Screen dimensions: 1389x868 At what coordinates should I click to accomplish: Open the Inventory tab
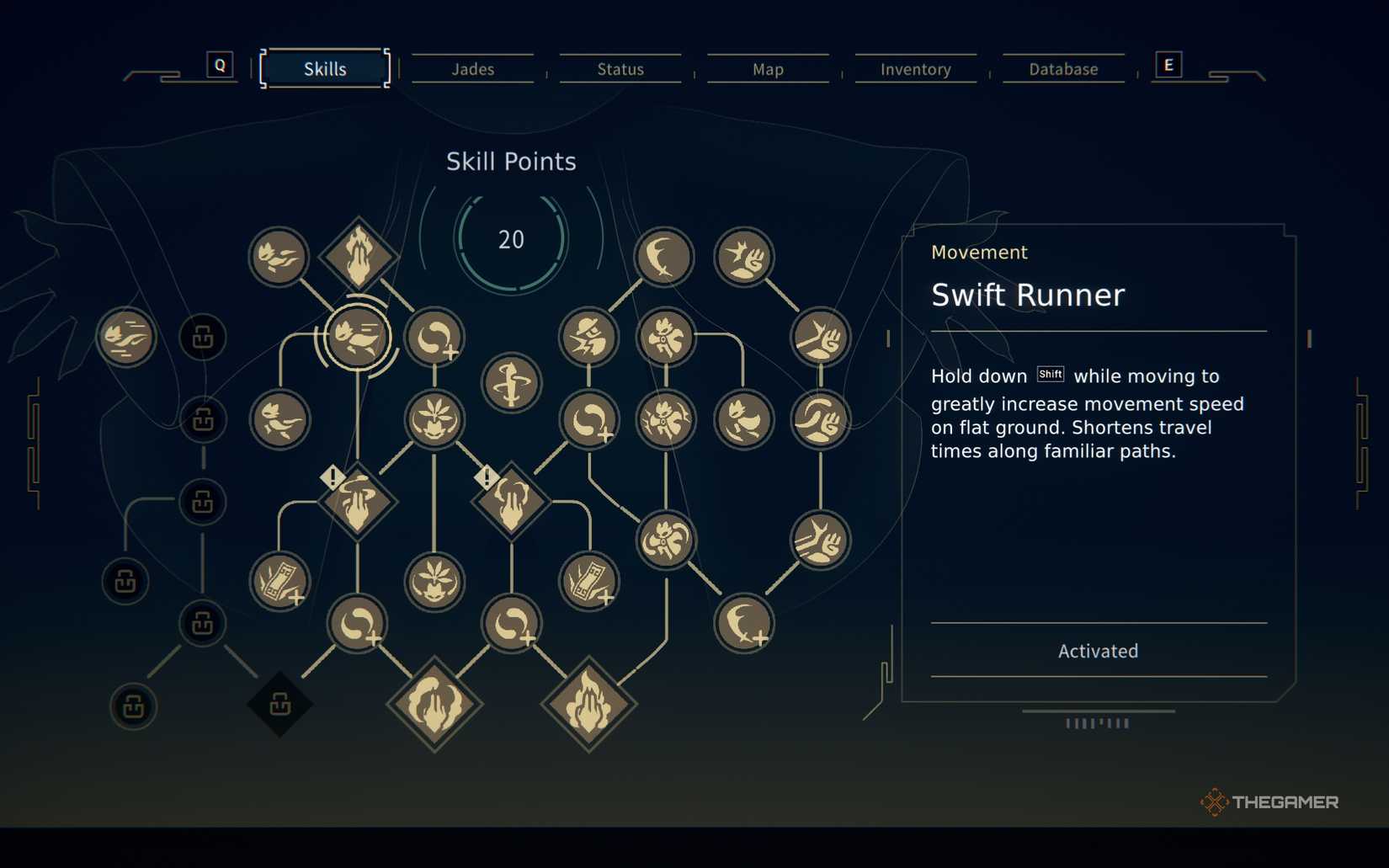pyautogui.click(x=914, y=69)
